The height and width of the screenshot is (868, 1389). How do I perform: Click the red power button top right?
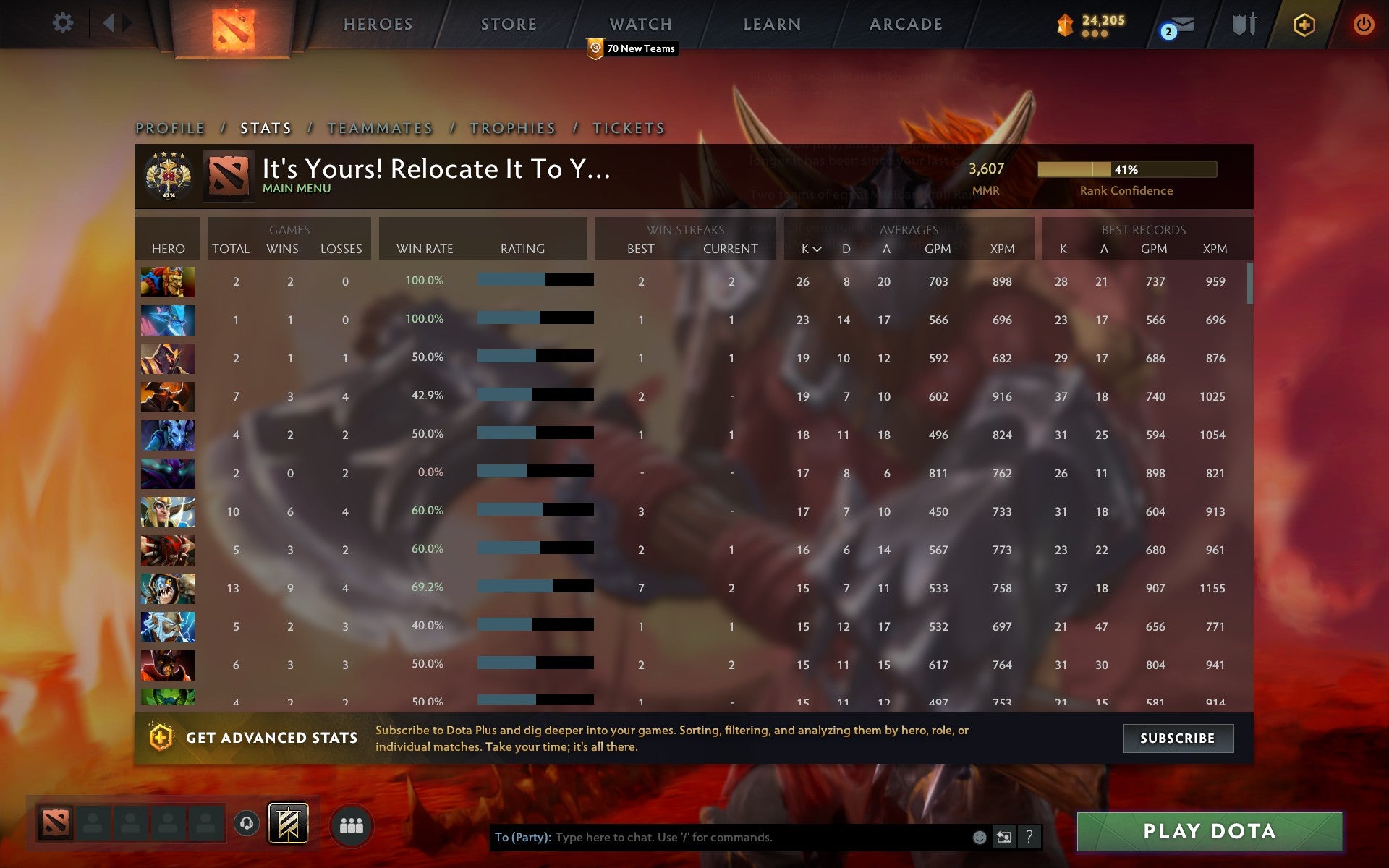click(1362, 23)
